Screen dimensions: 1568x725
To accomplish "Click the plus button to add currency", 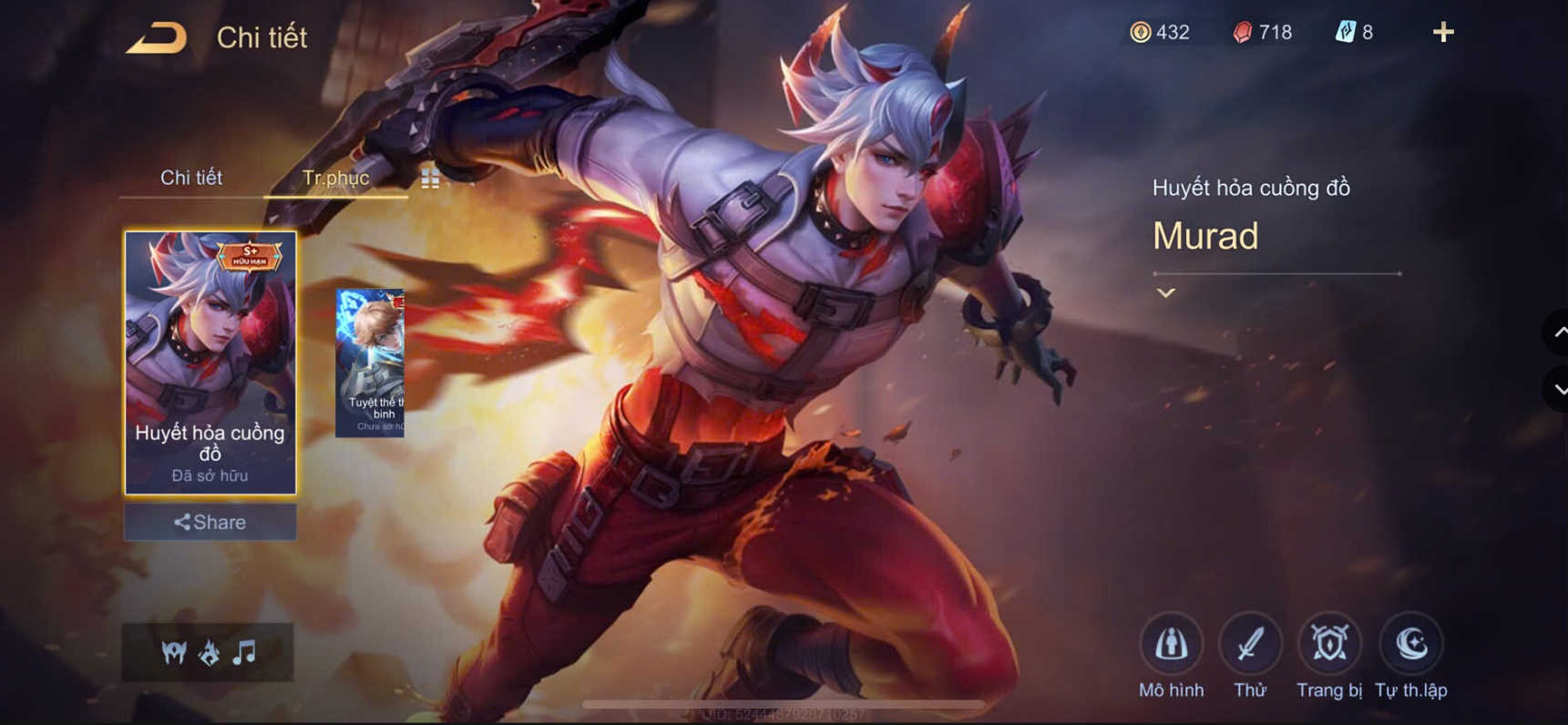I will pos(1444,33).
